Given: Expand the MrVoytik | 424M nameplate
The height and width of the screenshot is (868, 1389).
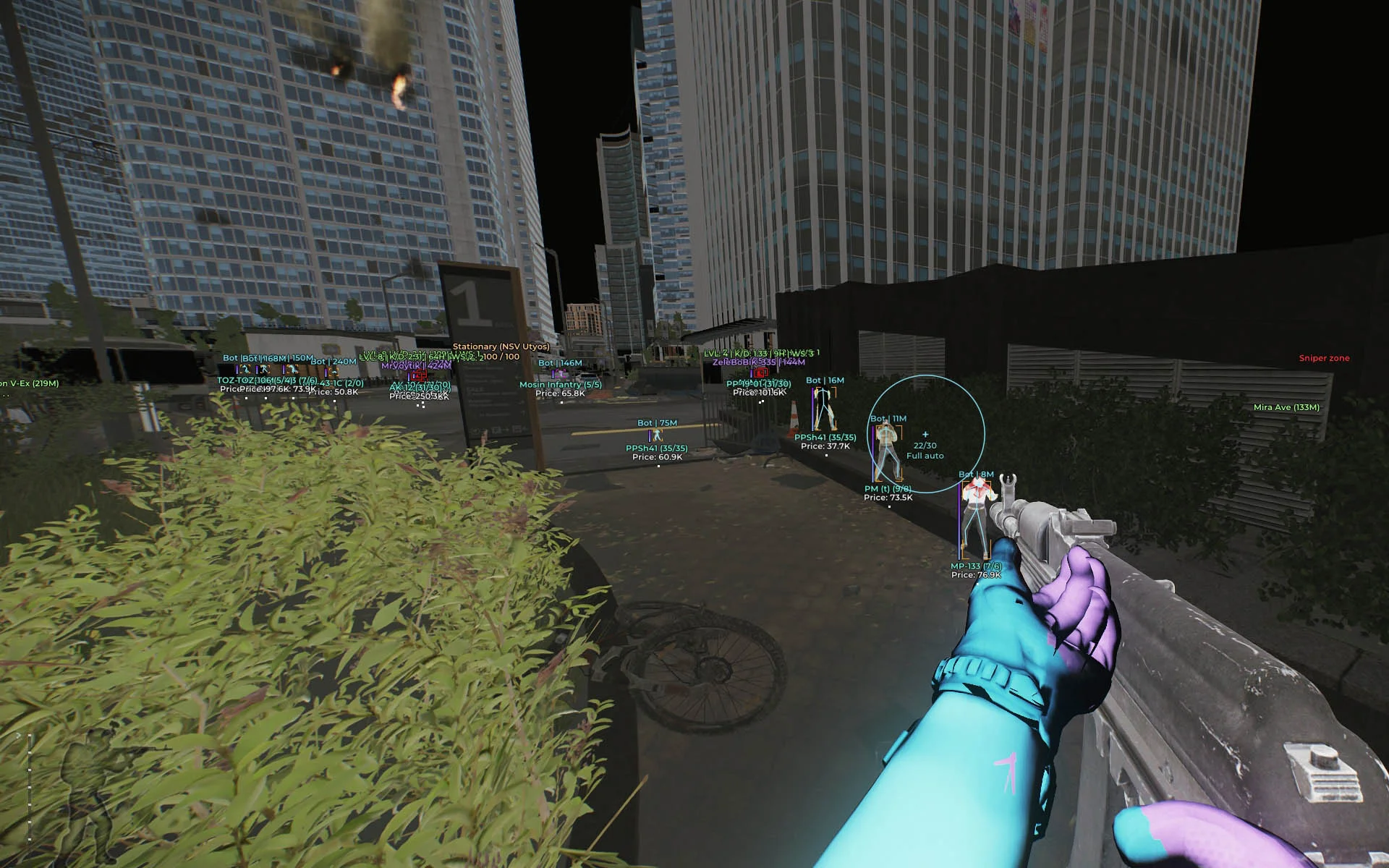Looking at the screenshot, I should point(415,365).
